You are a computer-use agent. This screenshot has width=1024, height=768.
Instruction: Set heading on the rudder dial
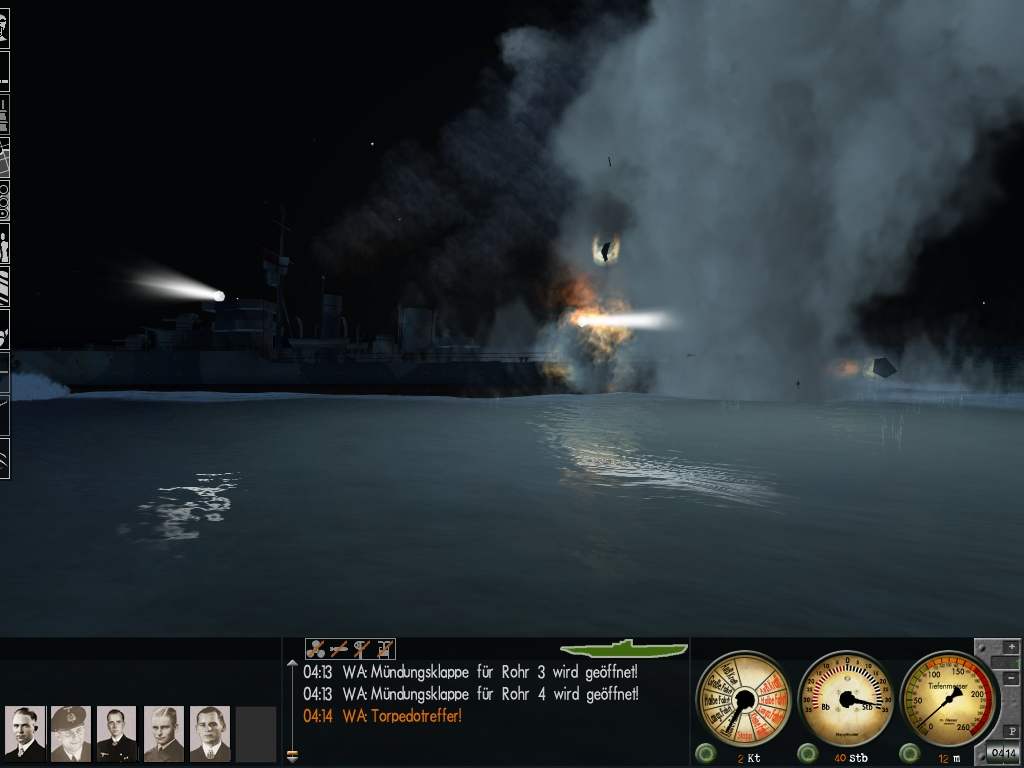pyautogui.click(x=847, y=698)
